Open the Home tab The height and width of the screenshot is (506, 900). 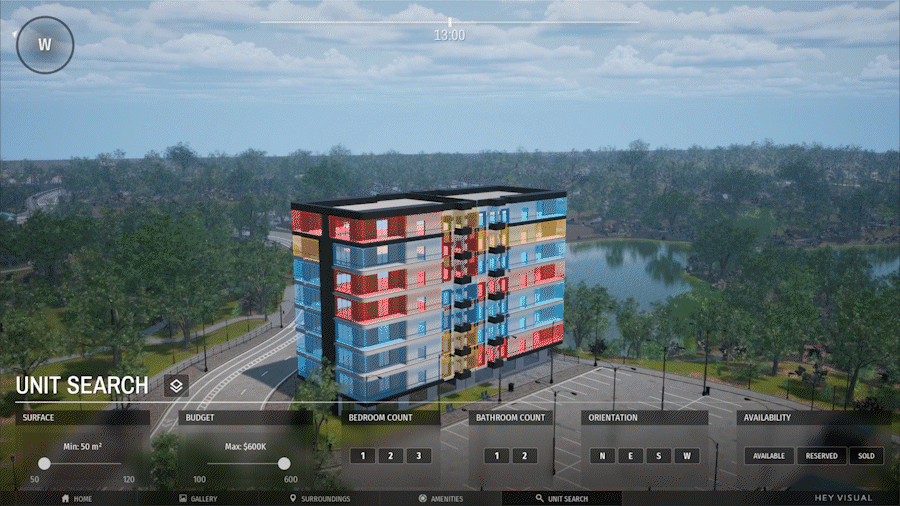coord(77,498)
